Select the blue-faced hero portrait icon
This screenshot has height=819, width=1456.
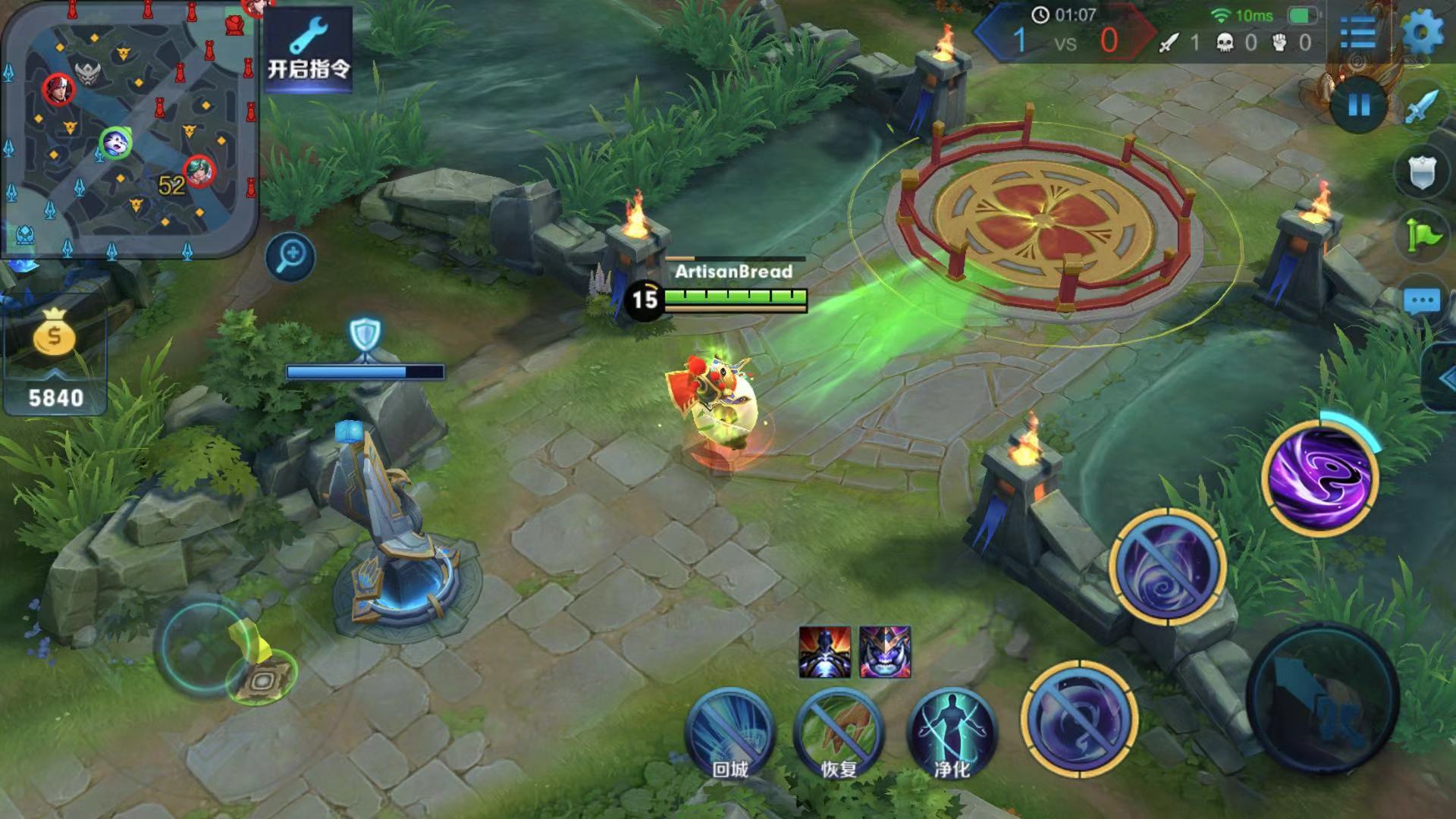pyautogui.click(x=885, y=652)
